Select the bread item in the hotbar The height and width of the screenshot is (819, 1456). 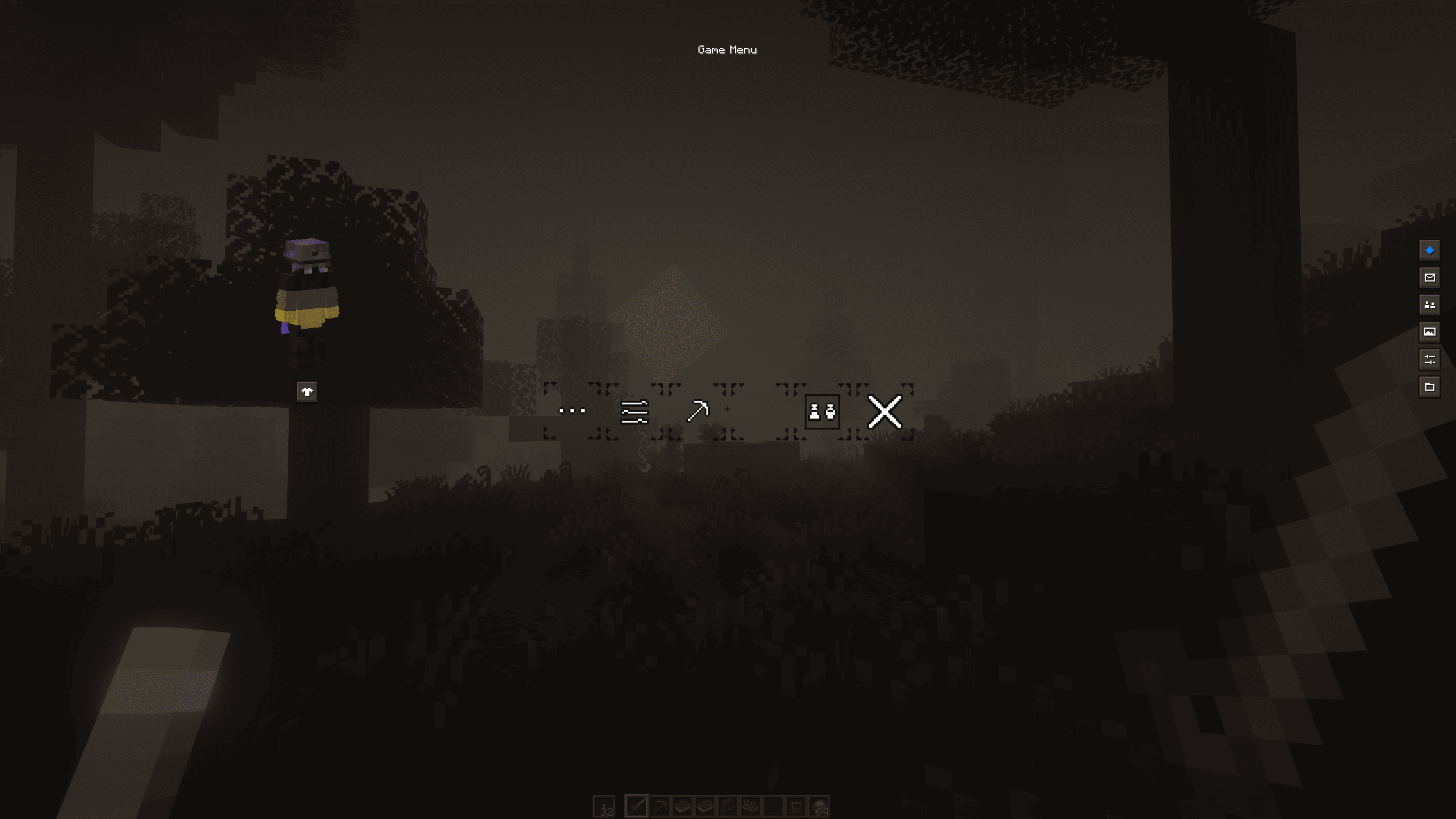click(x=682, y=807)
